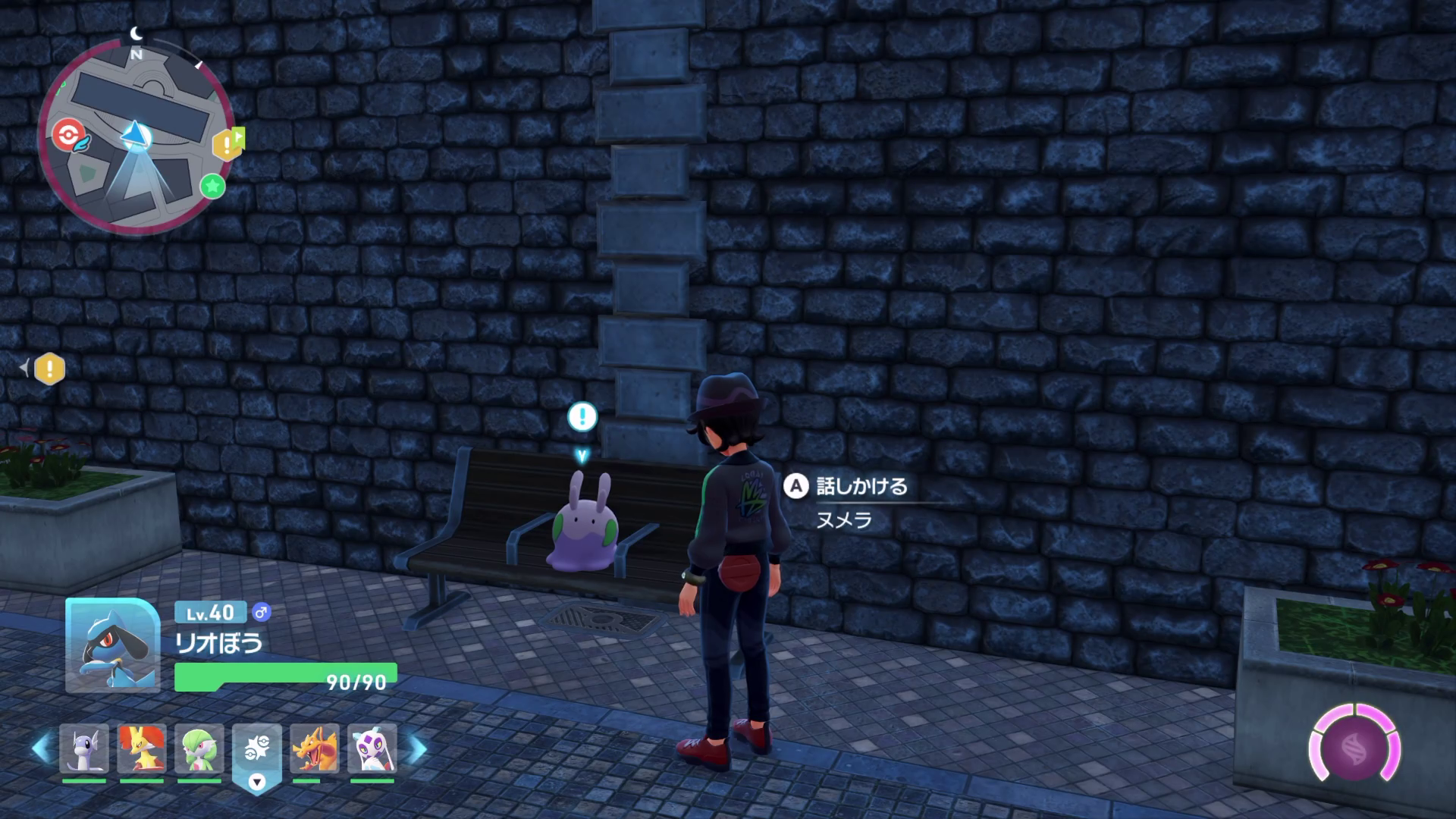Click the yellow exclamation alert at left edge
Viewport: 1456px width, 819px height.
(x=50, y=369)
